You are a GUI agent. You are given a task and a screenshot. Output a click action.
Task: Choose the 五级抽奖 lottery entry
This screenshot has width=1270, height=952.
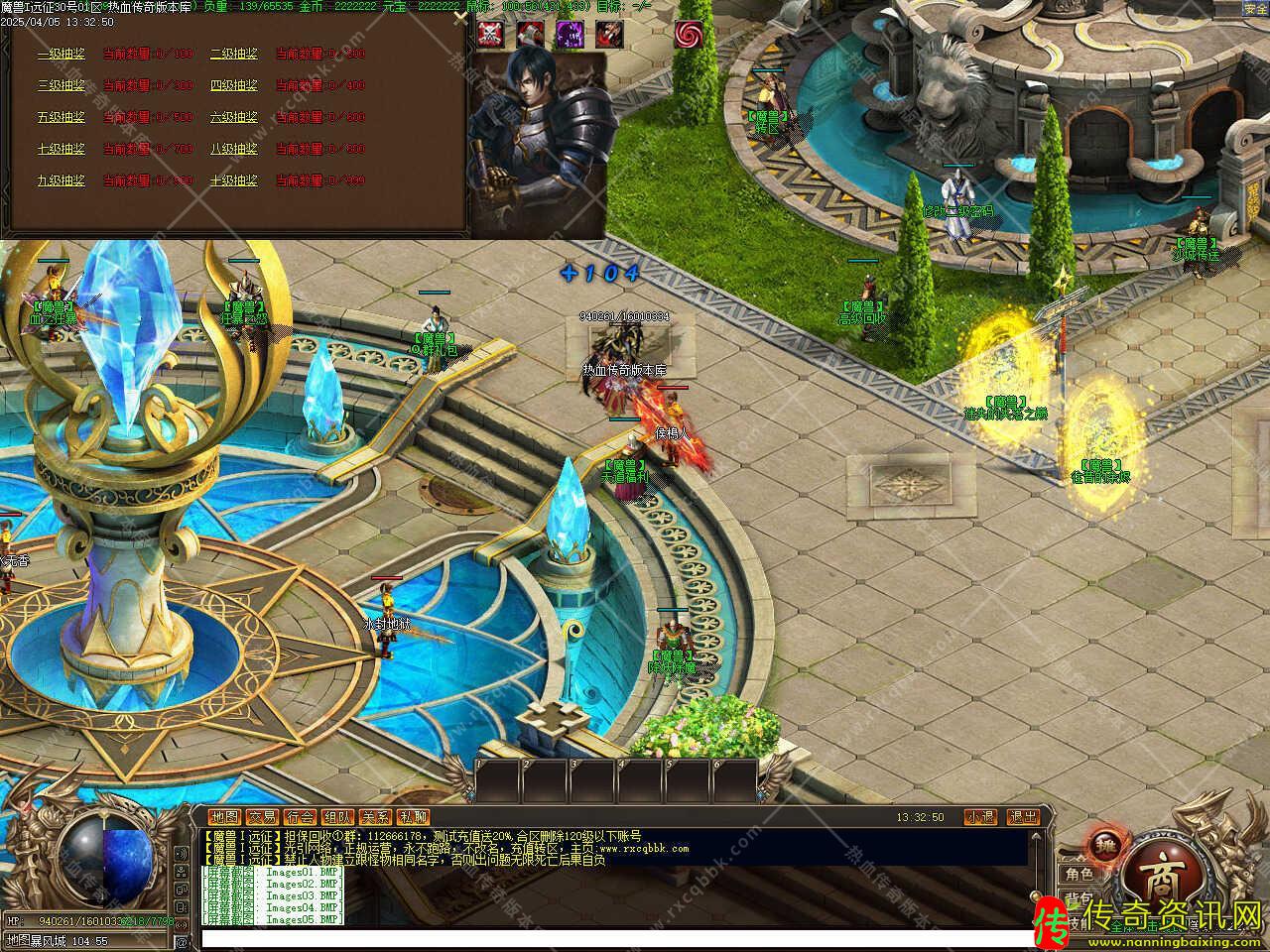[x=61, y=117]
